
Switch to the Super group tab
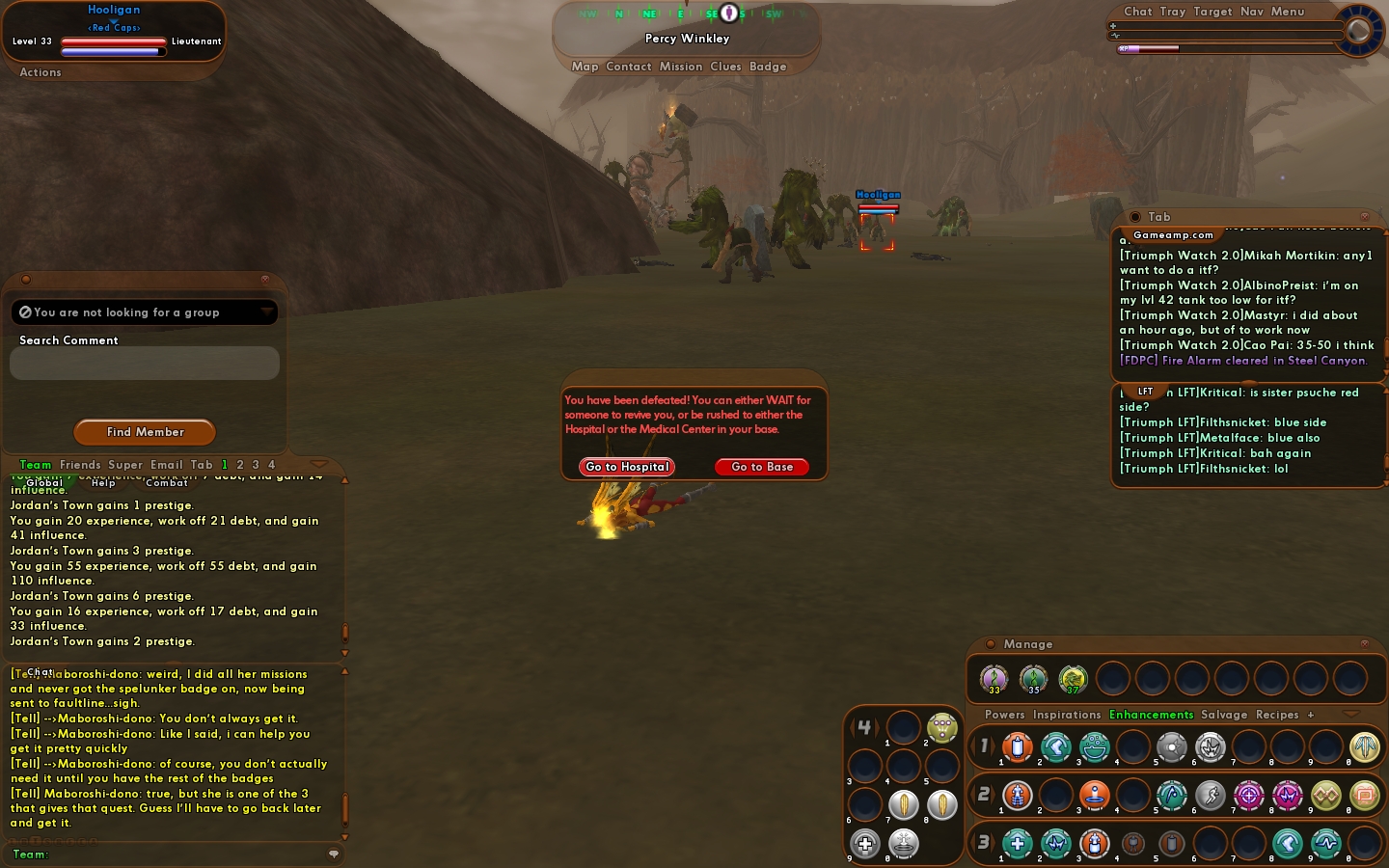point(125,465)
